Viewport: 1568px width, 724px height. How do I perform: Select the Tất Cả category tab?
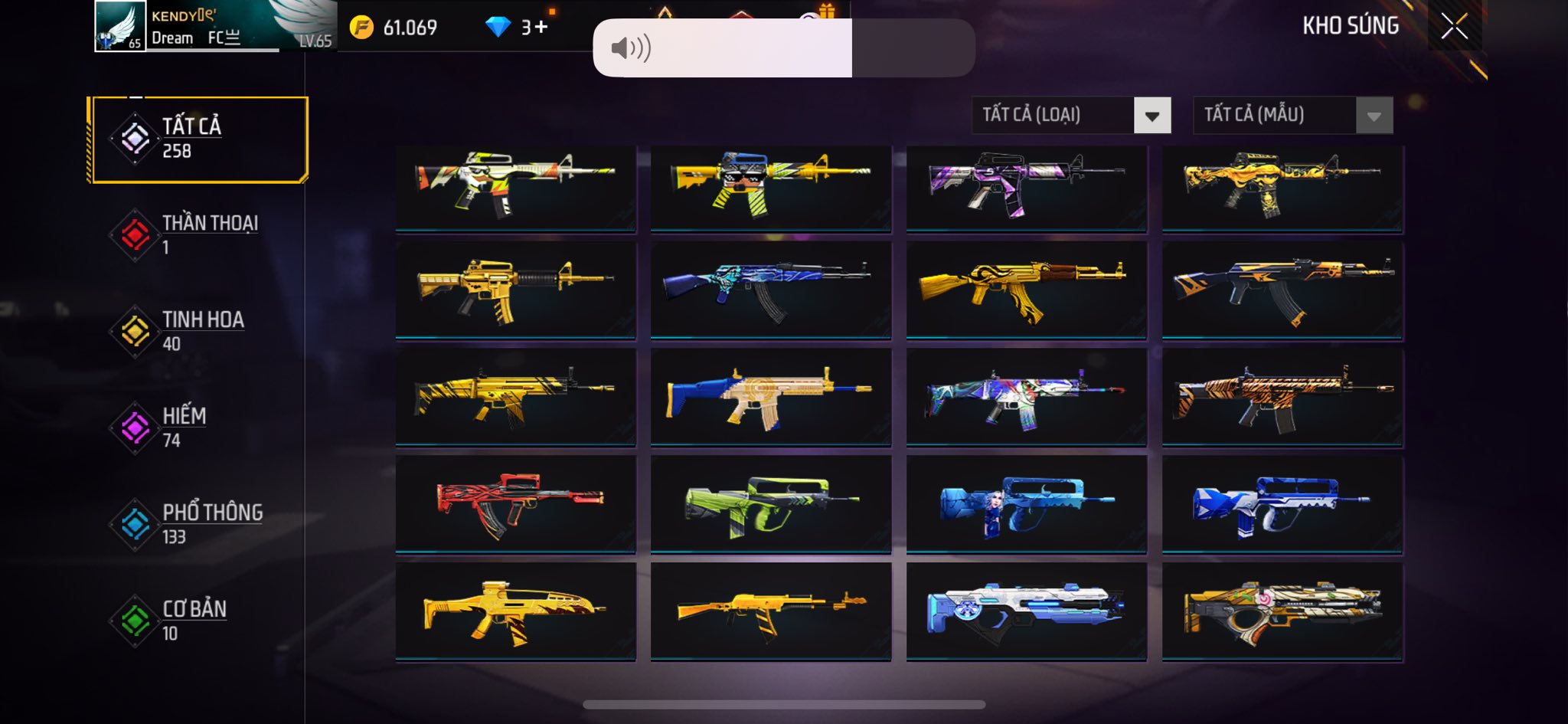pyautogui.click(x=198, y=139)
